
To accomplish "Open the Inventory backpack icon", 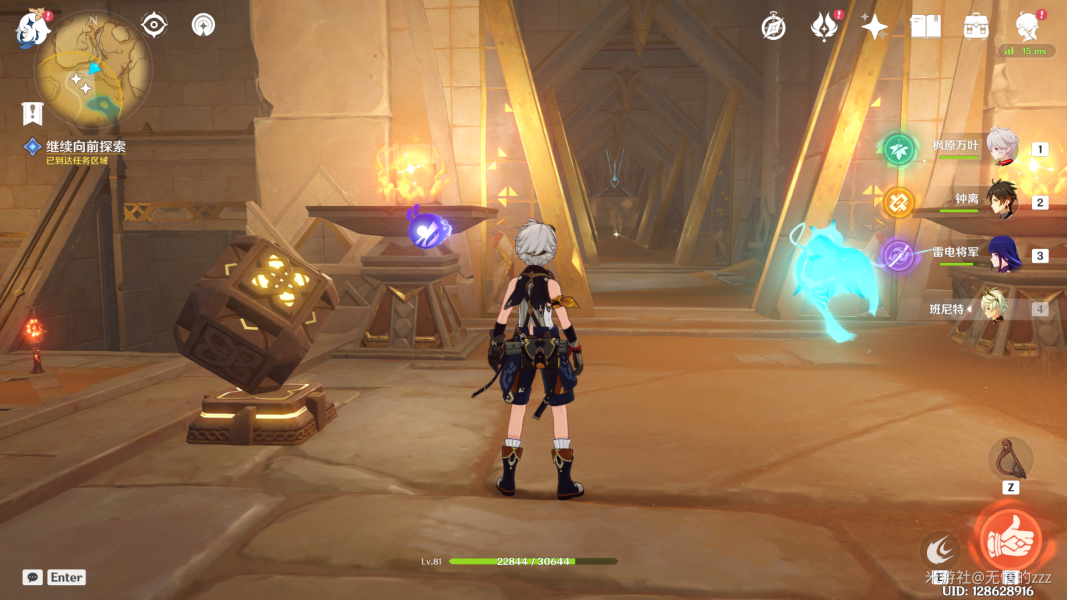I will 976,27.
